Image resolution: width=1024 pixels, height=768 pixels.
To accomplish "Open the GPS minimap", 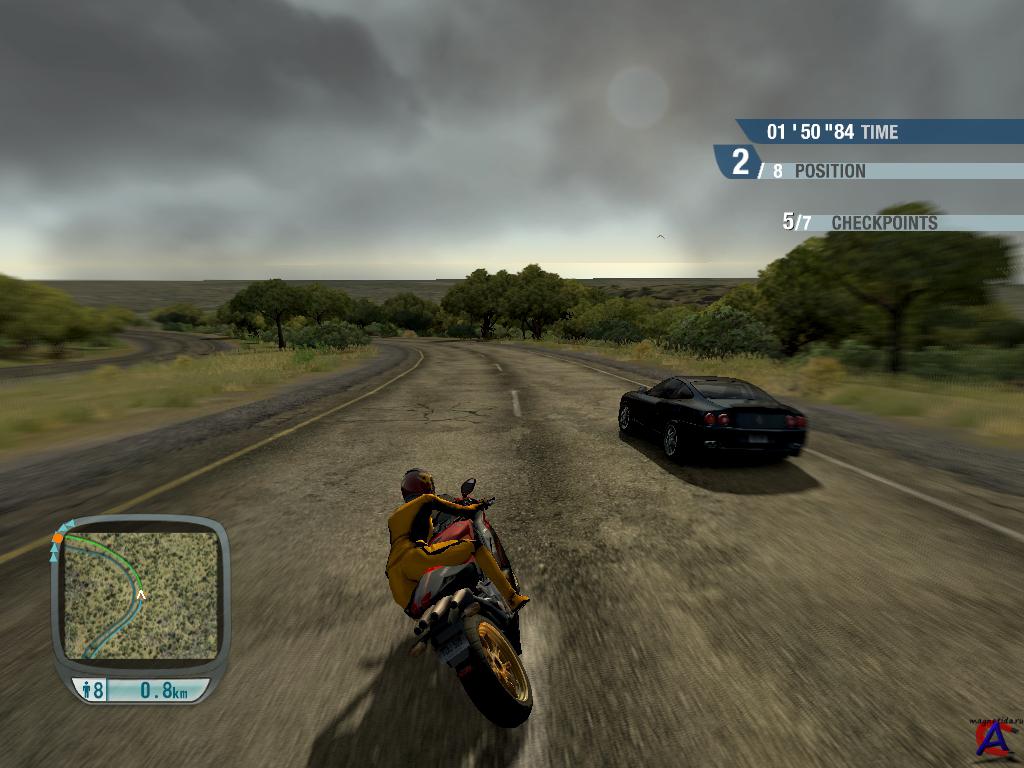I will [140, 596].
